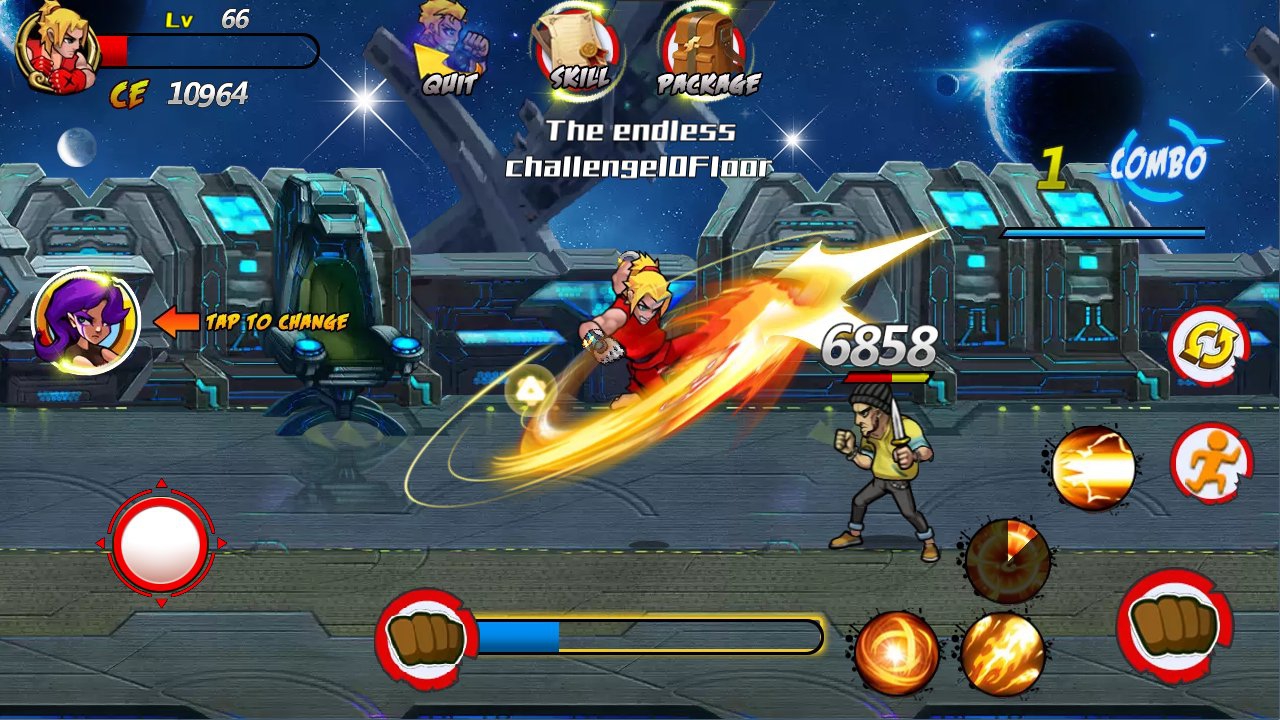Hit the large fist attack button
This screenshot has height=720, width=1280.
coord(1174,625)
